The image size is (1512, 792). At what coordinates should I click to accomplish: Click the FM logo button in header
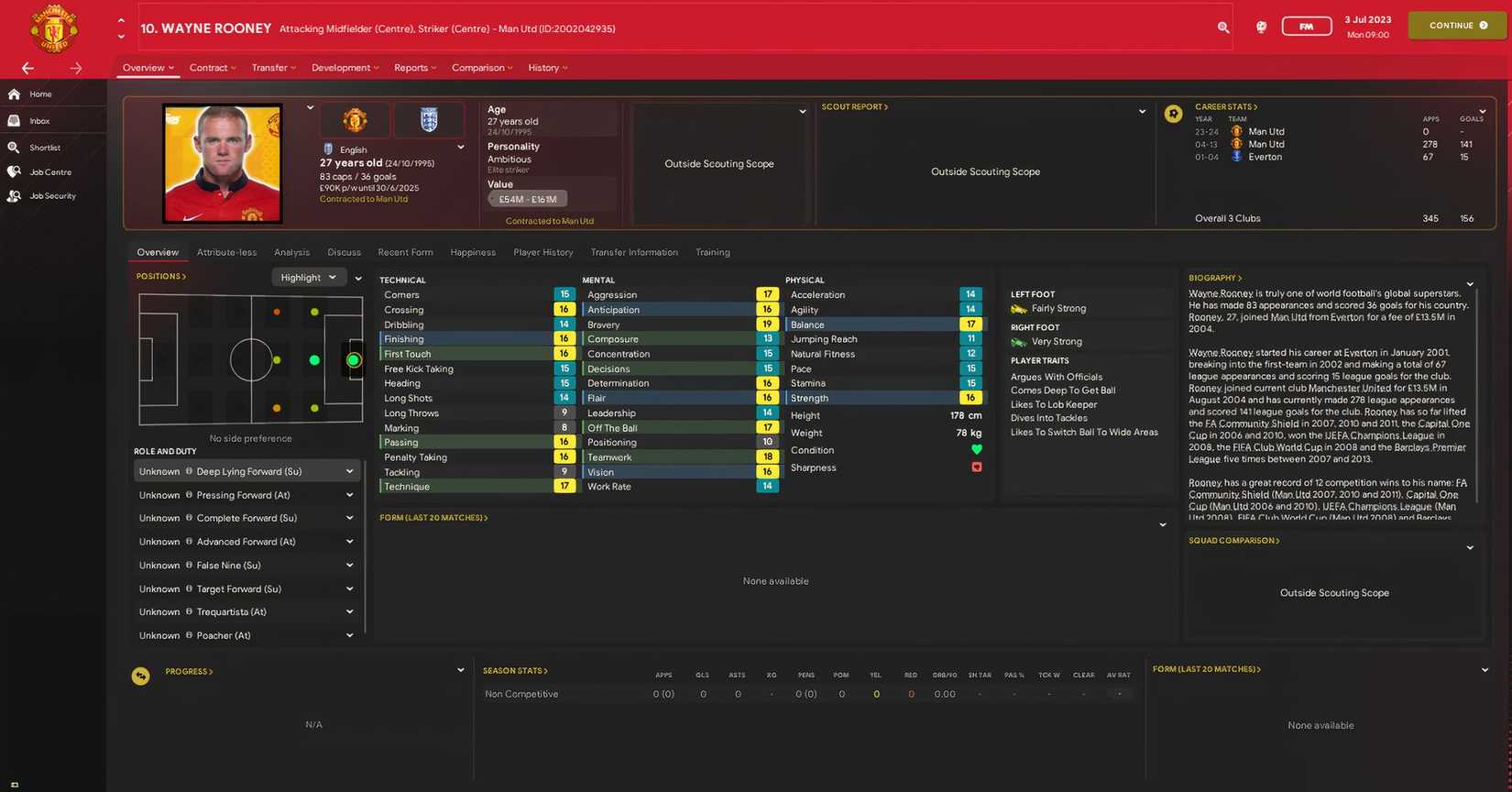1307,26
